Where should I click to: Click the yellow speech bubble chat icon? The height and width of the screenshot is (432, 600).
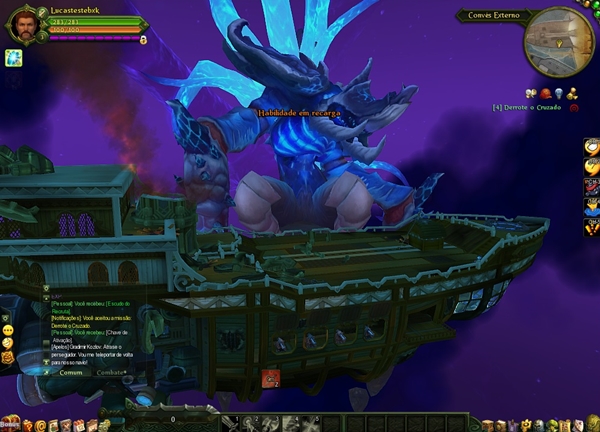pos(8,329)
